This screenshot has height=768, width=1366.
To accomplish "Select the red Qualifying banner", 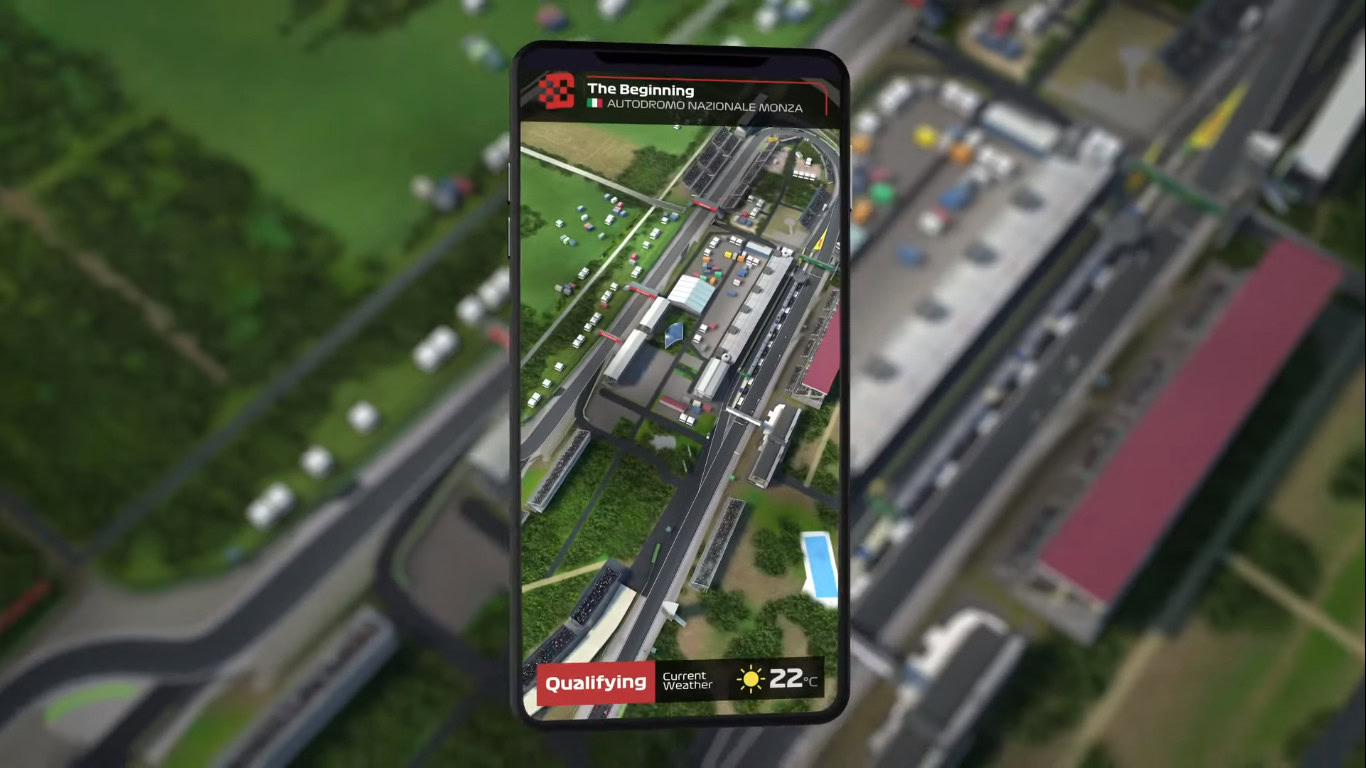I will tap(596, 683).
